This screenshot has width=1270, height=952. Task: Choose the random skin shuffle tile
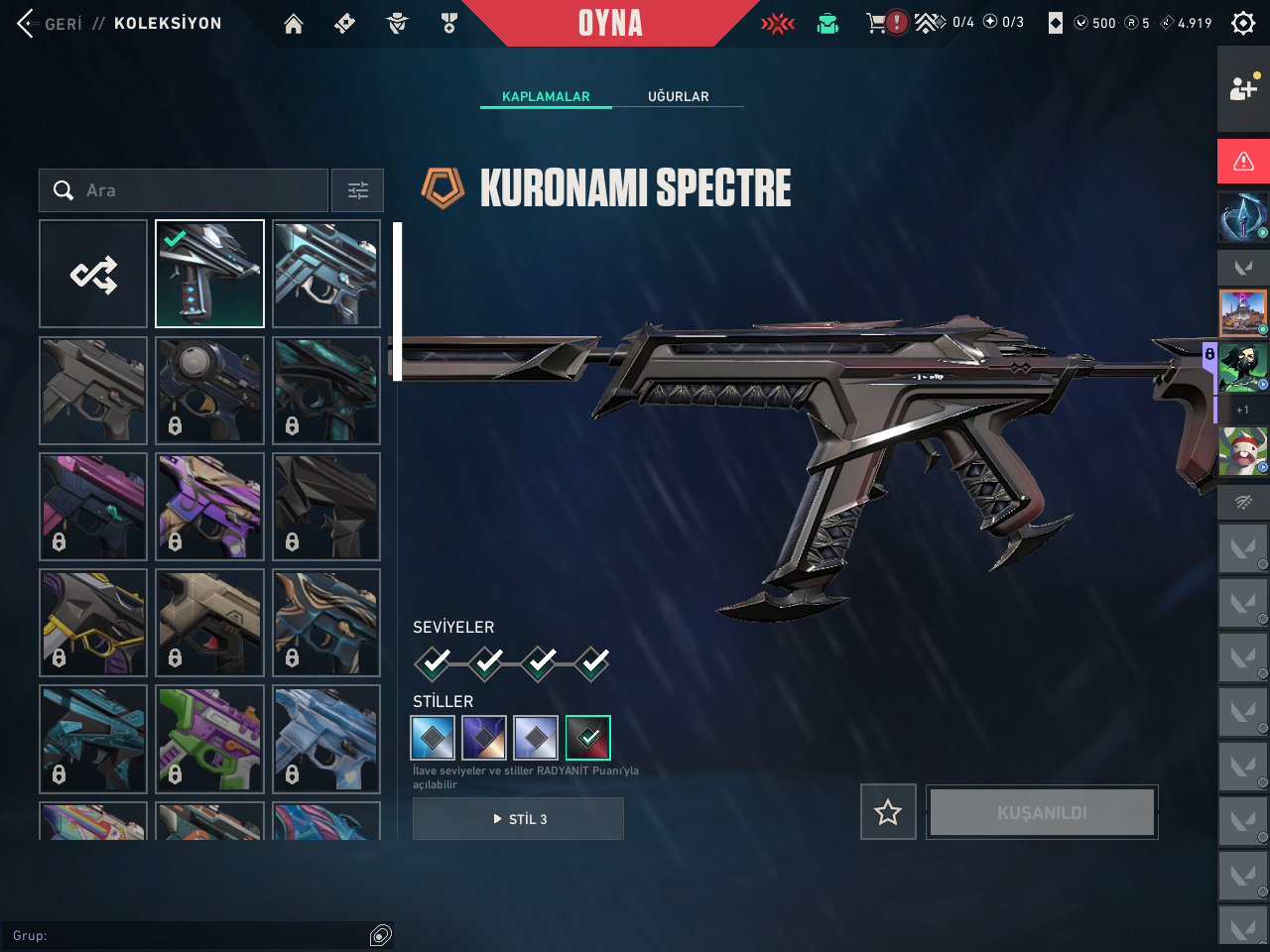93,274
